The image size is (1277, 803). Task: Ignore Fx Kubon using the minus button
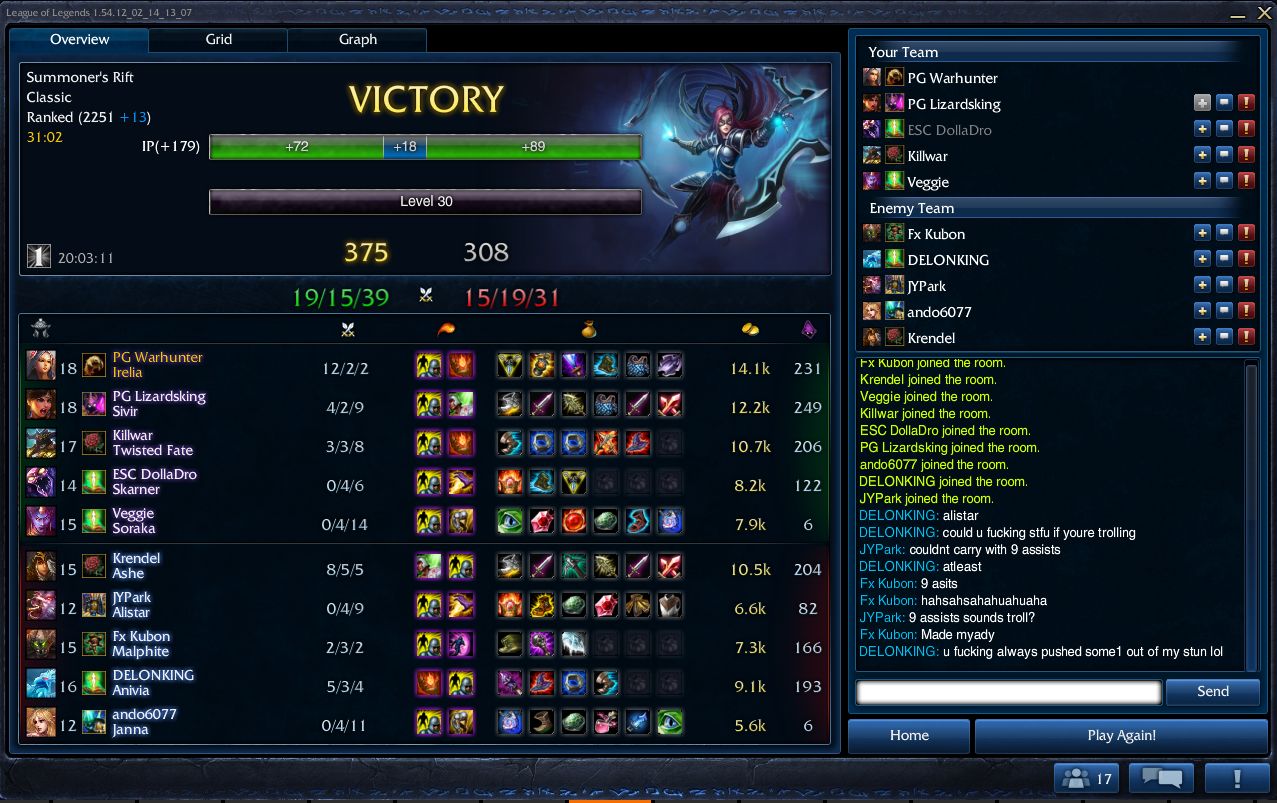point(1224,234)
